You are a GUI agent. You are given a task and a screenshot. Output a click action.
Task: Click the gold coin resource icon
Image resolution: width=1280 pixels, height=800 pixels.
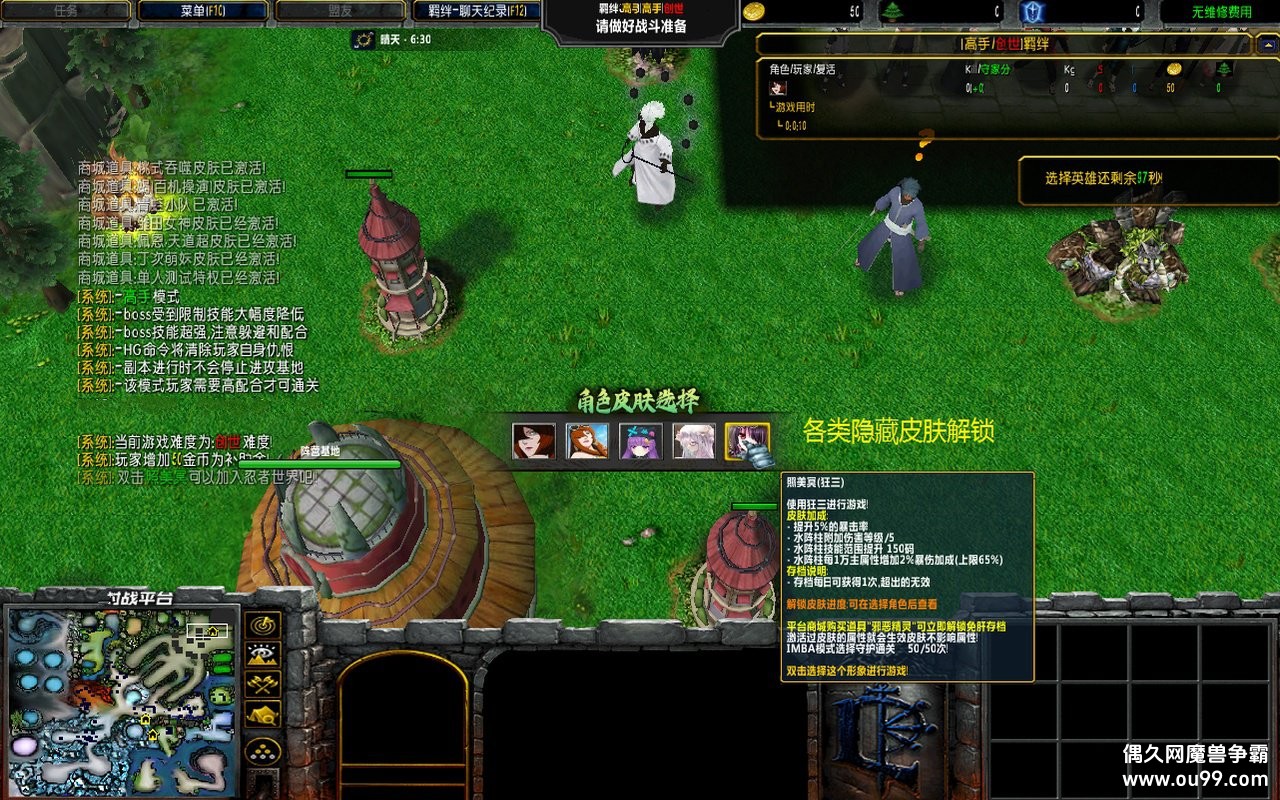pyautogui.click(x=755, y=12)
